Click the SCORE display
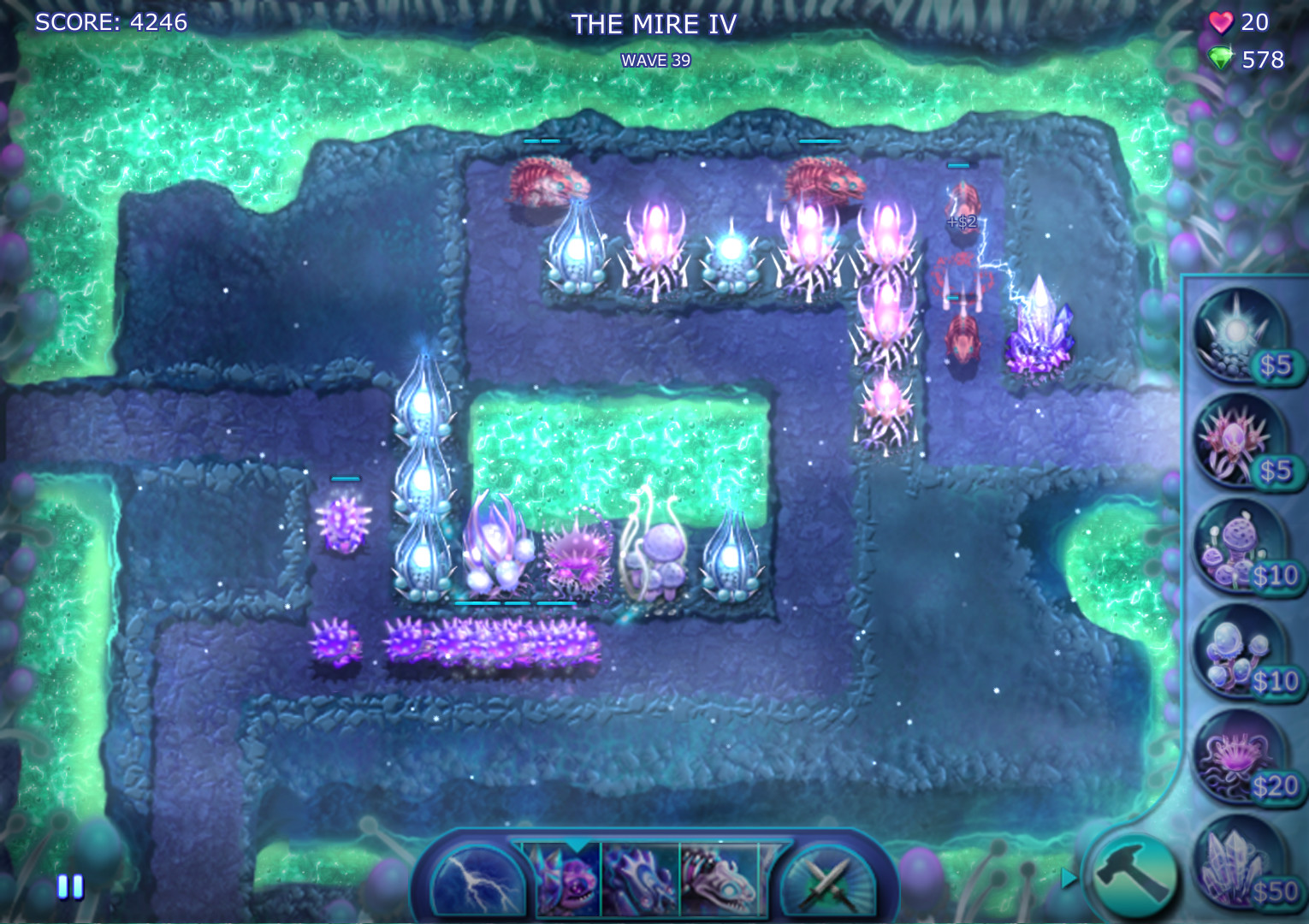This screenshot has height=924, width=1309. (x=111, y=22)
